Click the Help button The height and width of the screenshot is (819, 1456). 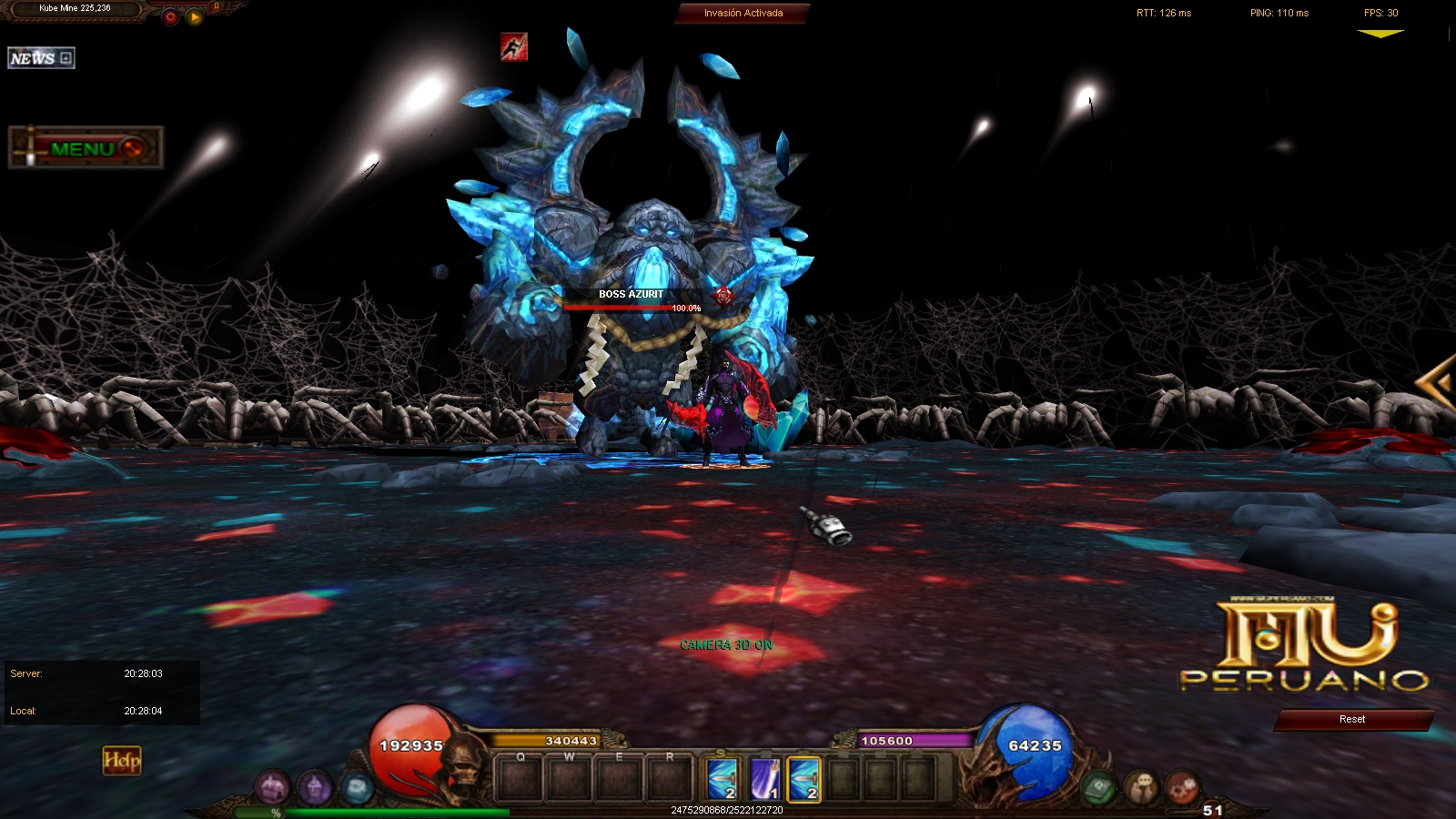(x=122, y=761)
